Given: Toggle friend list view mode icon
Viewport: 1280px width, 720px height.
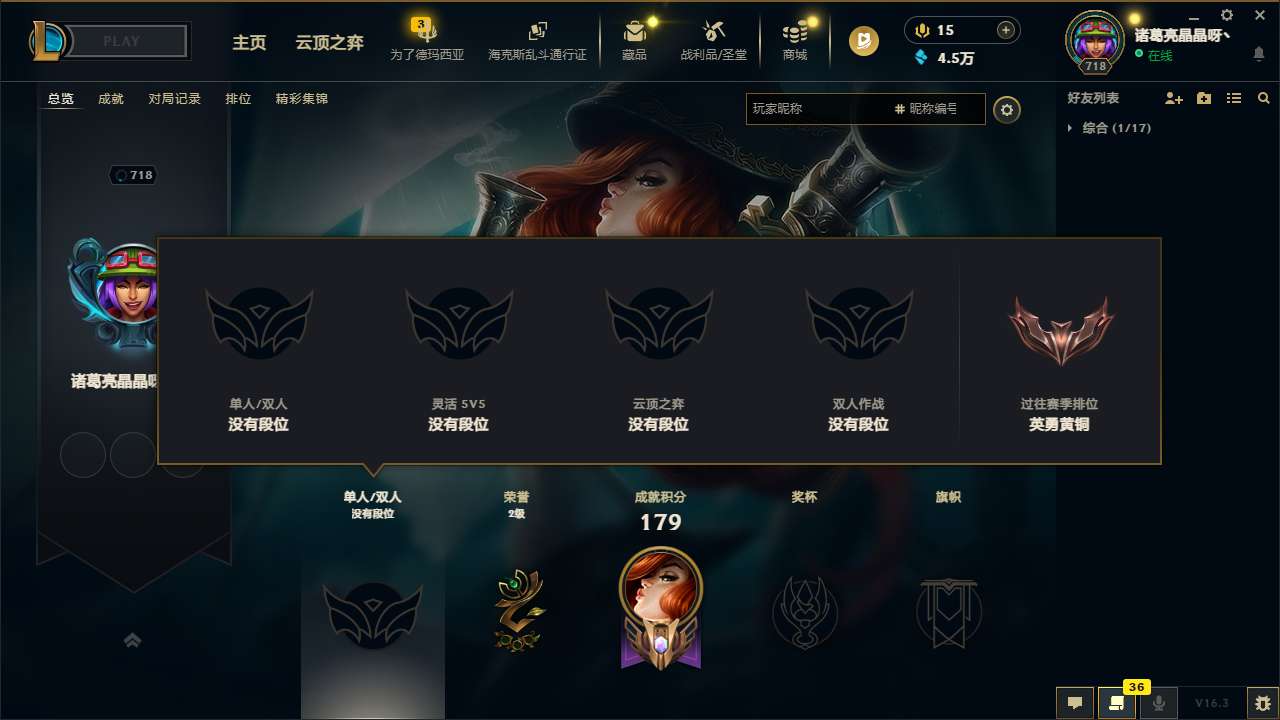Looking at the screenshot, I should 1233,98.
